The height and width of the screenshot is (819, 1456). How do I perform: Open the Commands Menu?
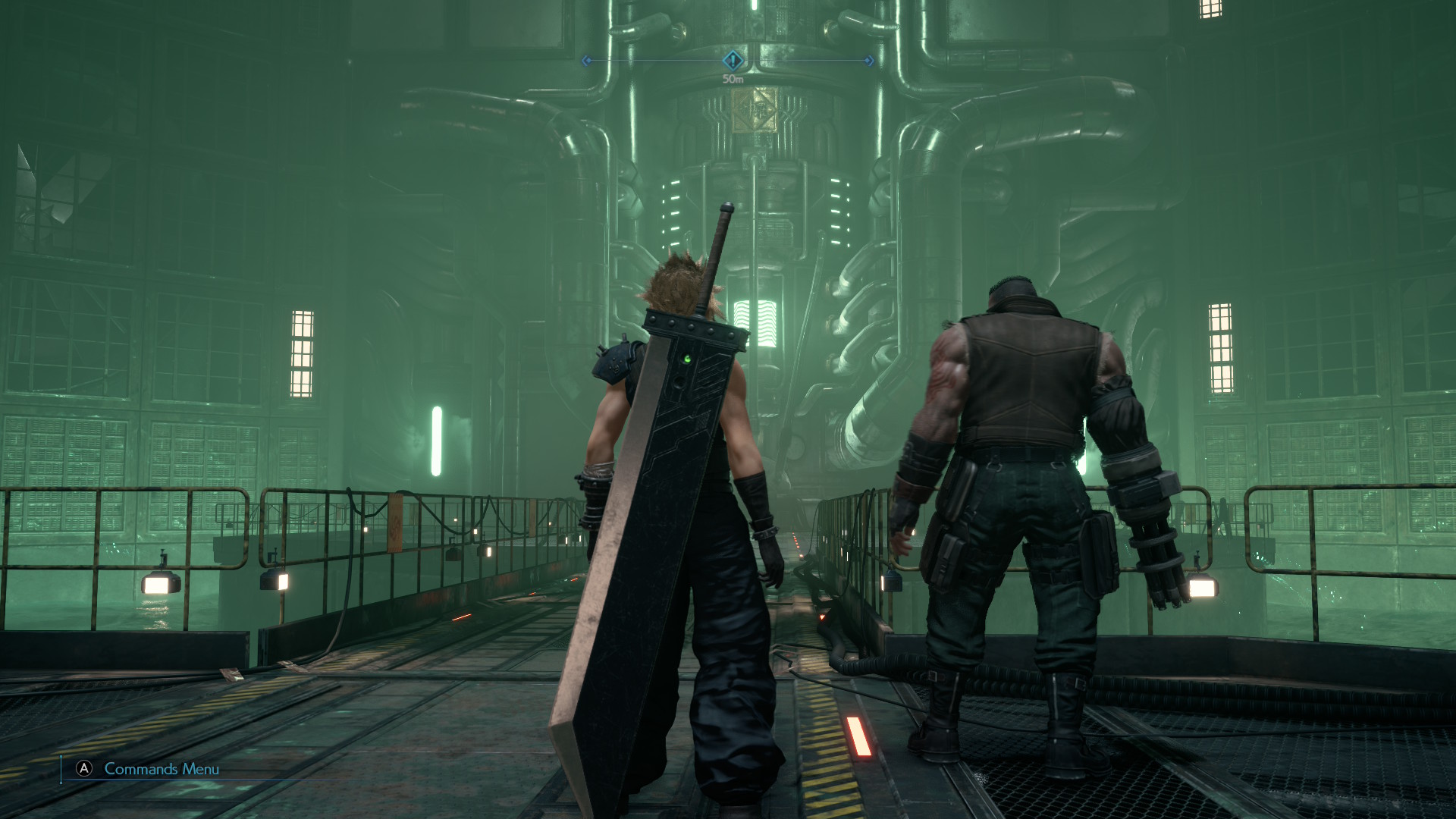coord(163,768)
